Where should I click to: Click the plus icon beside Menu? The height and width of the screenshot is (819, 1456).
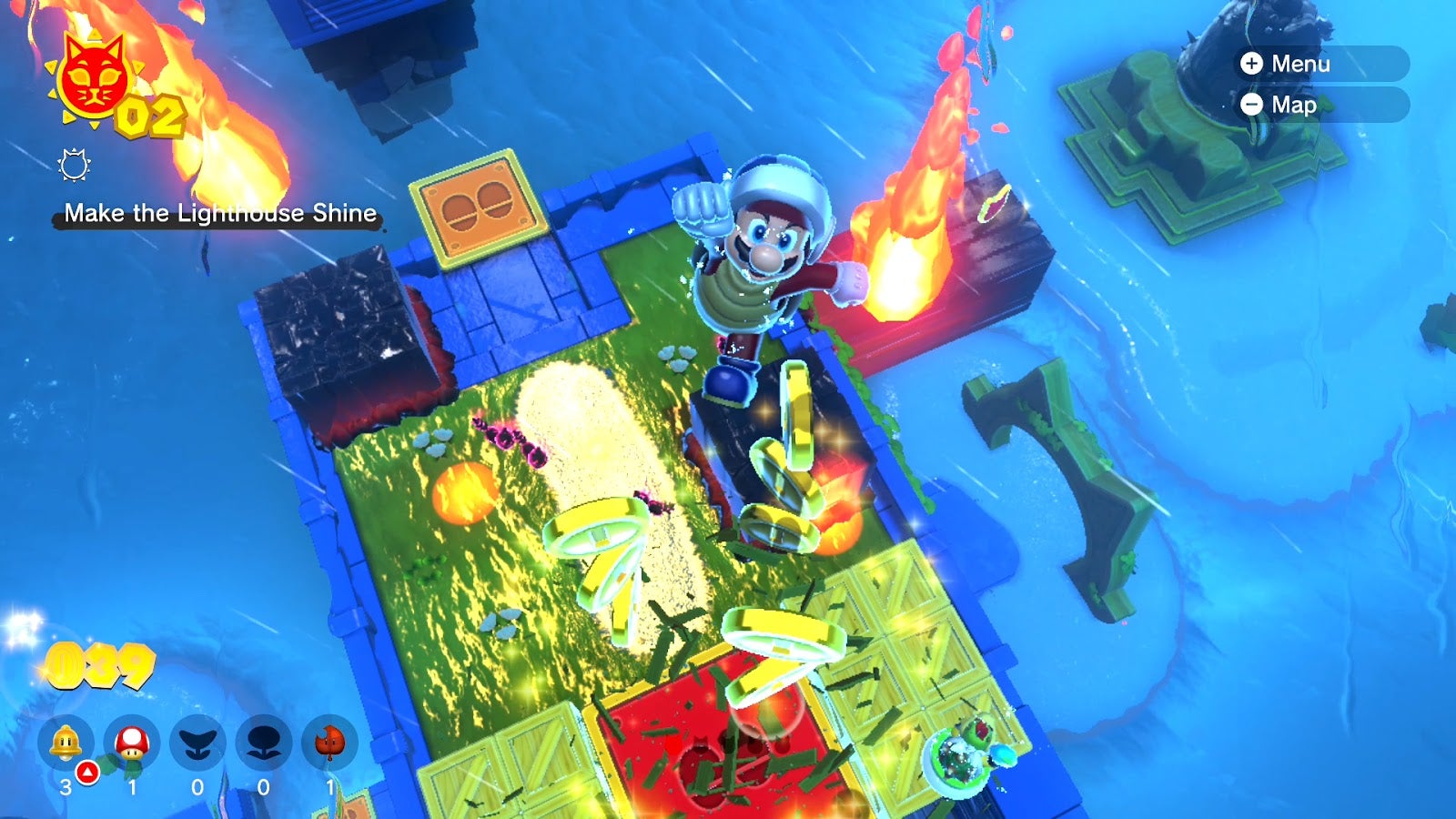[x=1253, y=64]
